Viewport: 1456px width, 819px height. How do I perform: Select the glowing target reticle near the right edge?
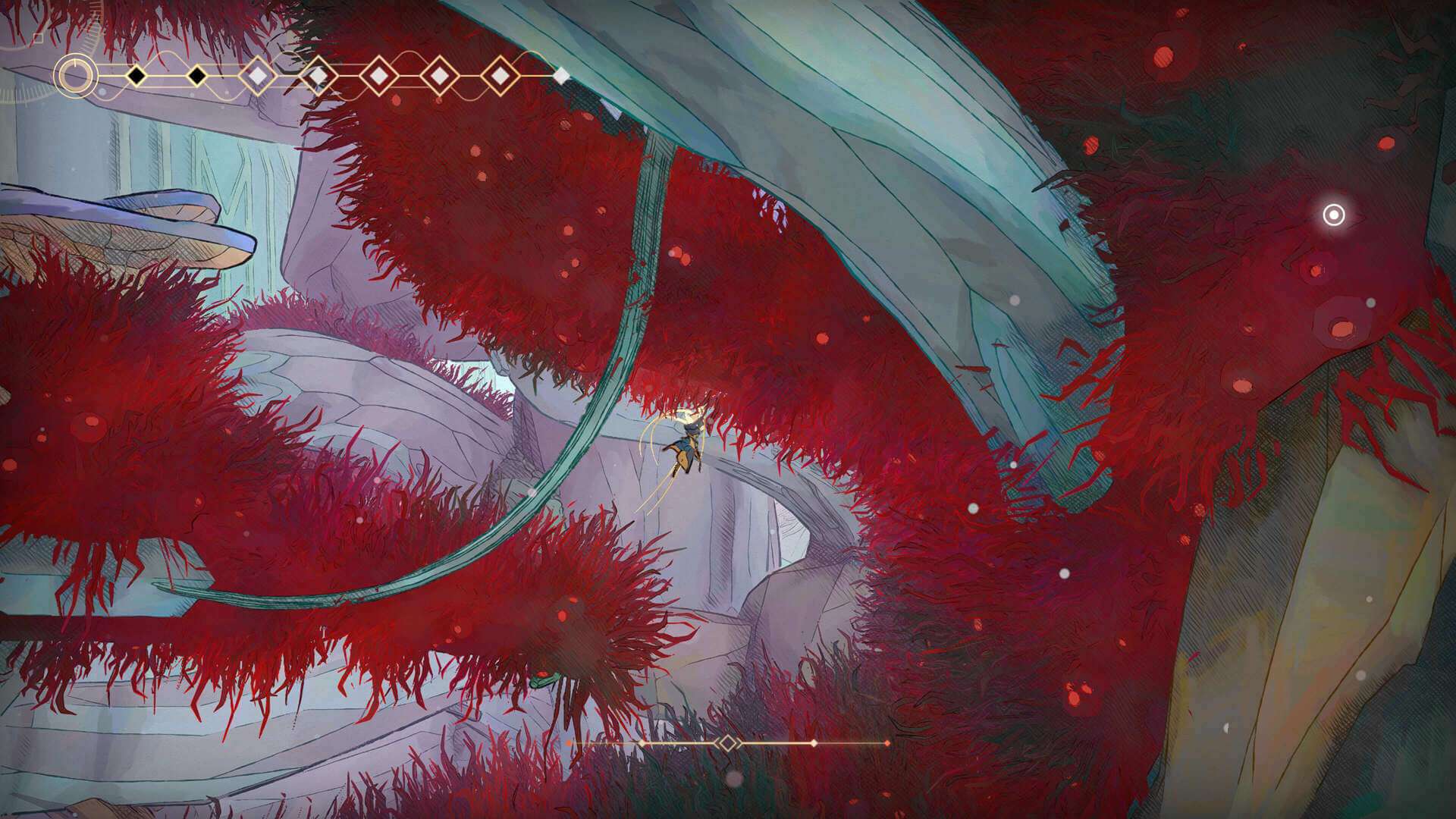(1332, 216)
